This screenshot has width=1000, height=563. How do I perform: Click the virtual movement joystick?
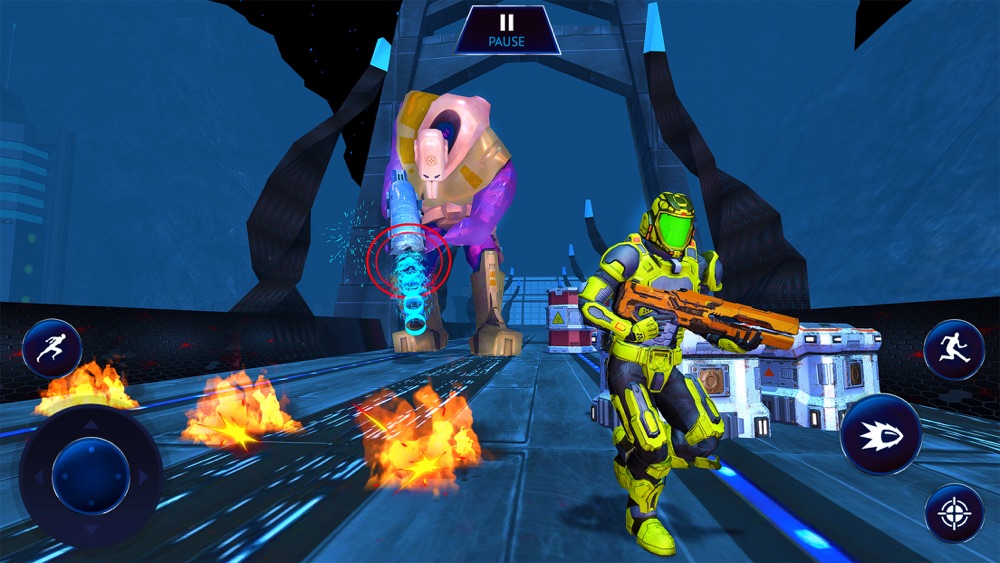click(x=90, y=476)
